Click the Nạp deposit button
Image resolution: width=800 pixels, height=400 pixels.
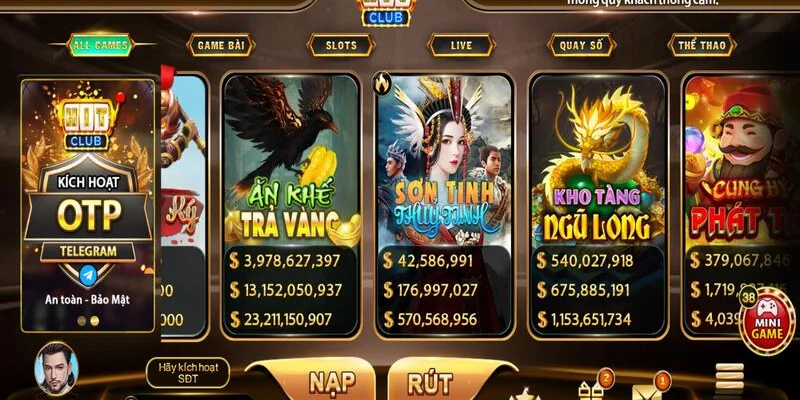[312, 381]
